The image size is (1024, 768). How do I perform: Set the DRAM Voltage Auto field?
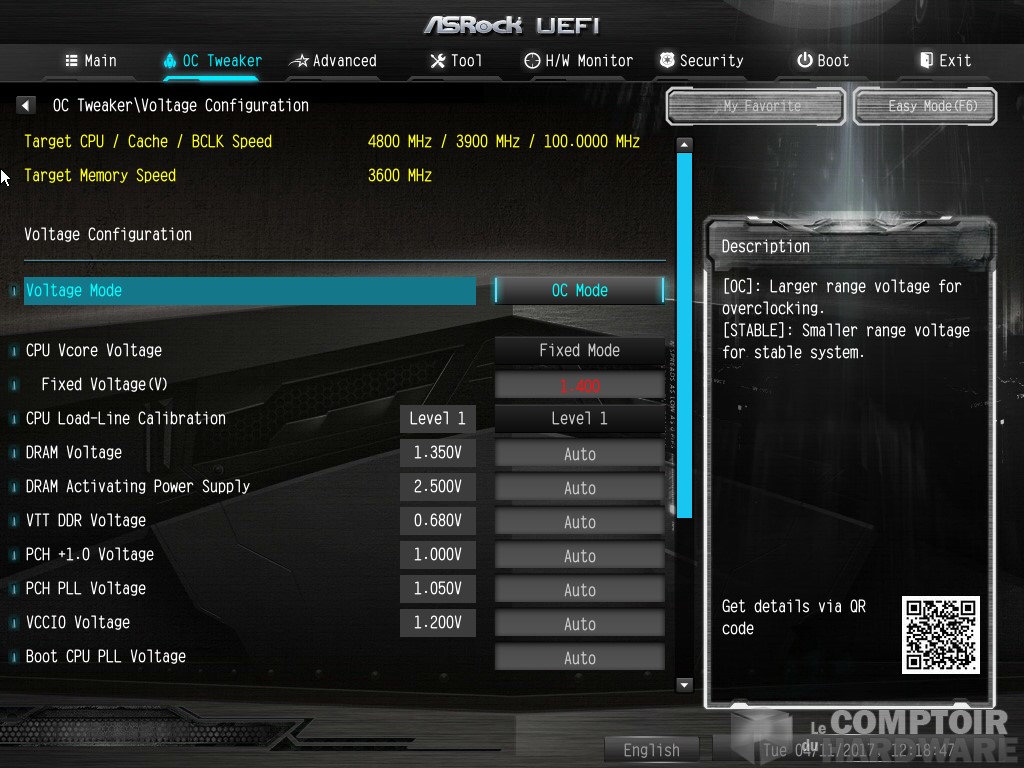click(579, 454)
